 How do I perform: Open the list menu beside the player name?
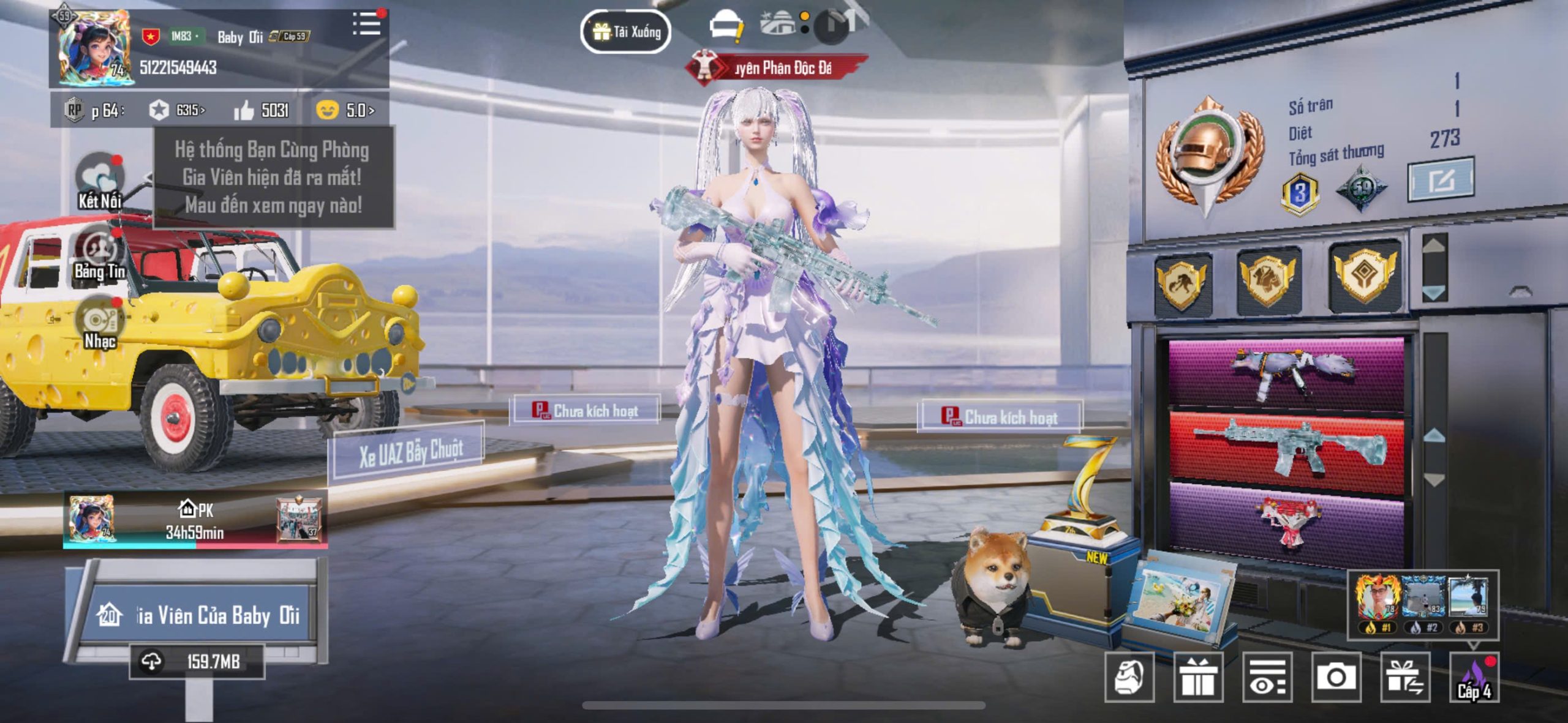coord(366,24)
